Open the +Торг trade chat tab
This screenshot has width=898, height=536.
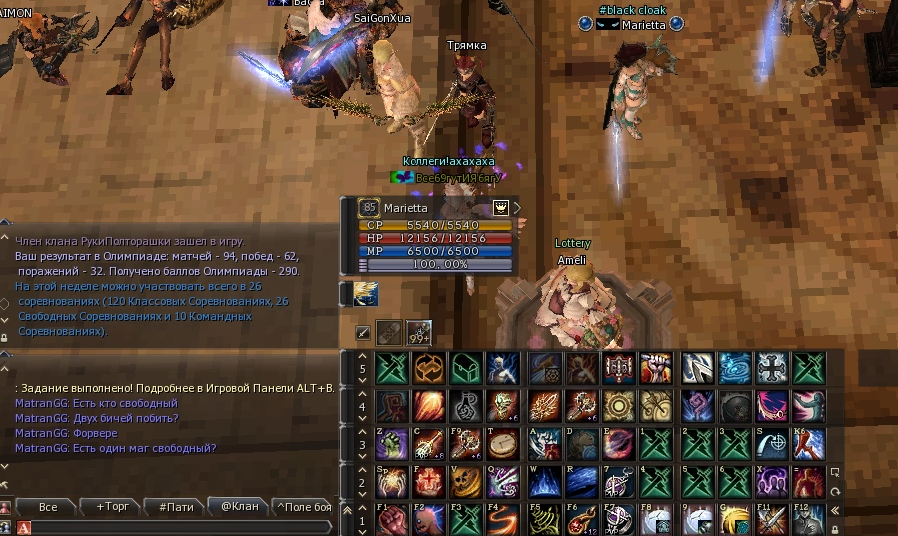click(x=110, y=507)
